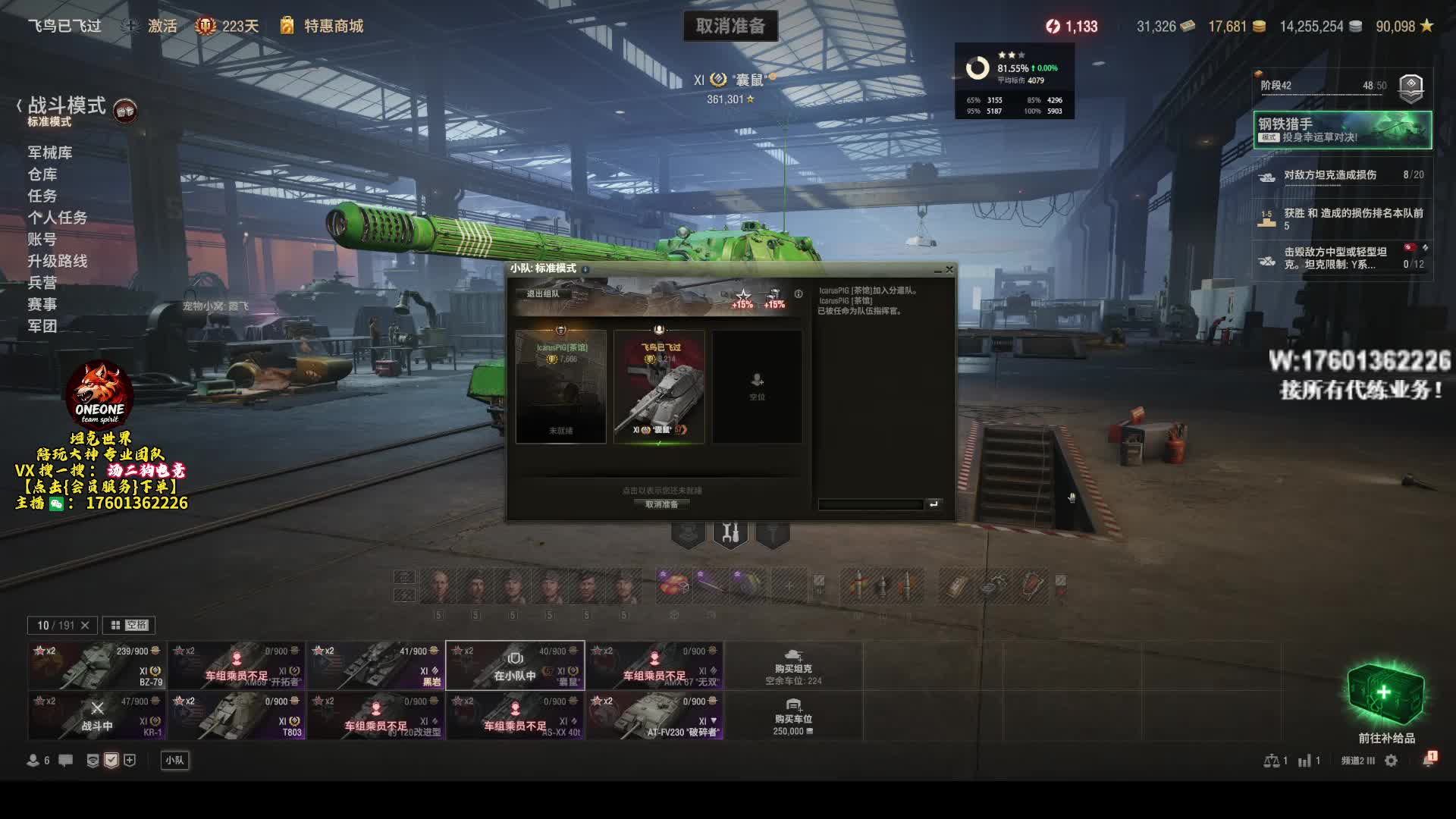The image size is (1456, 819).
Task: Select the AT-FV230 破碎者 tank
Action: (x=654, y=716)
